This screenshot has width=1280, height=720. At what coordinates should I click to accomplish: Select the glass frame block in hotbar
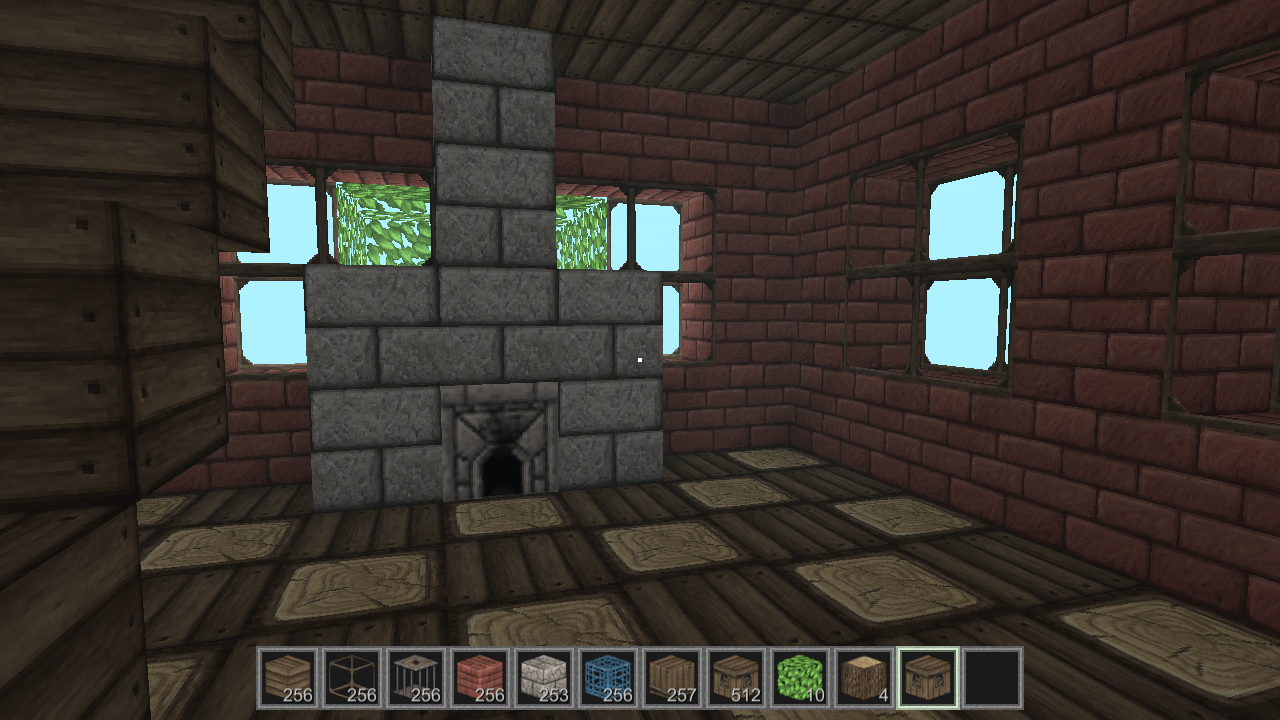click(352, 680)
